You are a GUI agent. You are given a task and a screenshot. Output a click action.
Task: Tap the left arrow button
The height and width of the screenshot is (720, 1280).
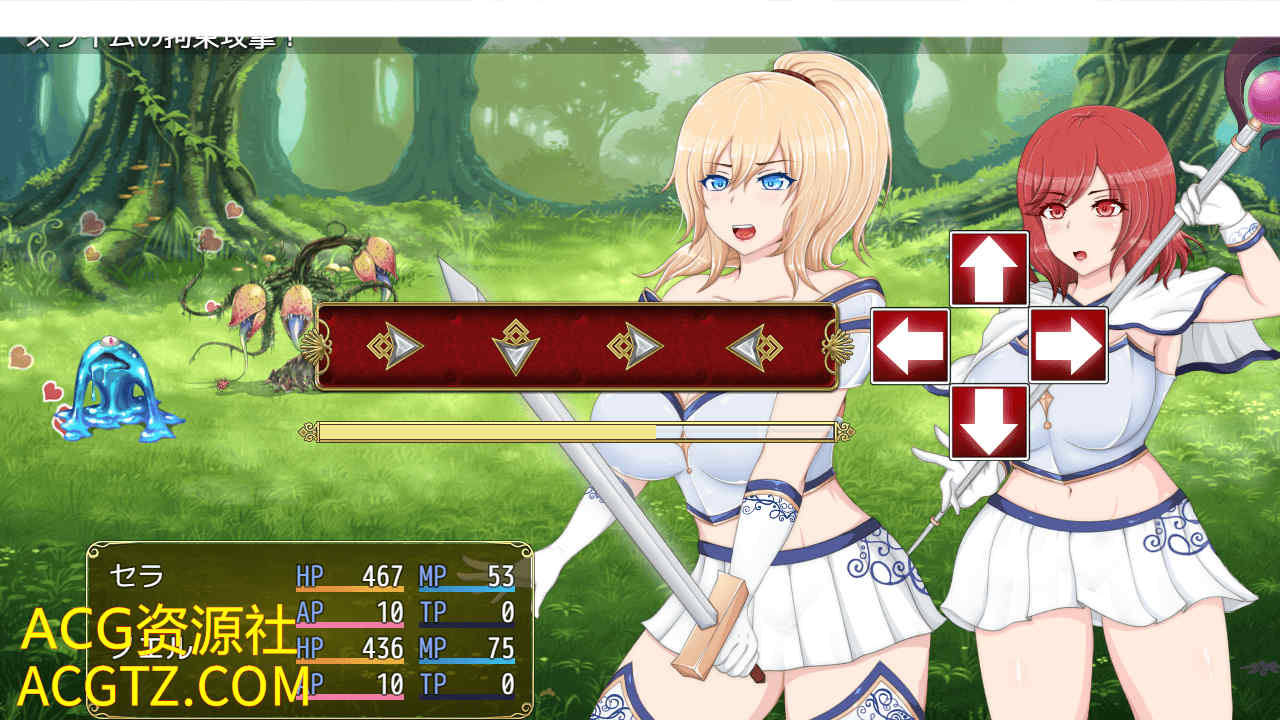910,346
